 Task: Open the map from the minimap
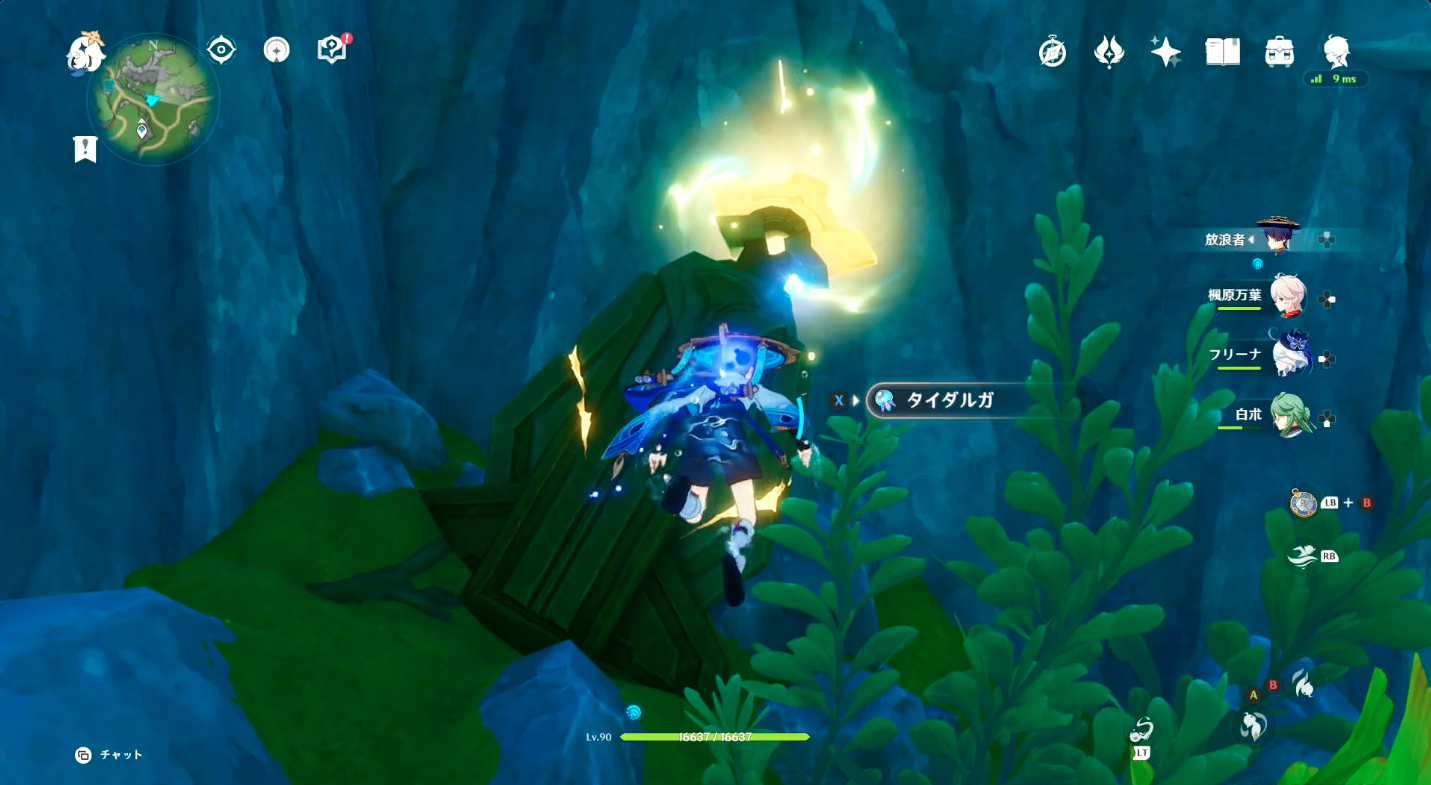pyautogui.click(x=152, y=100)
